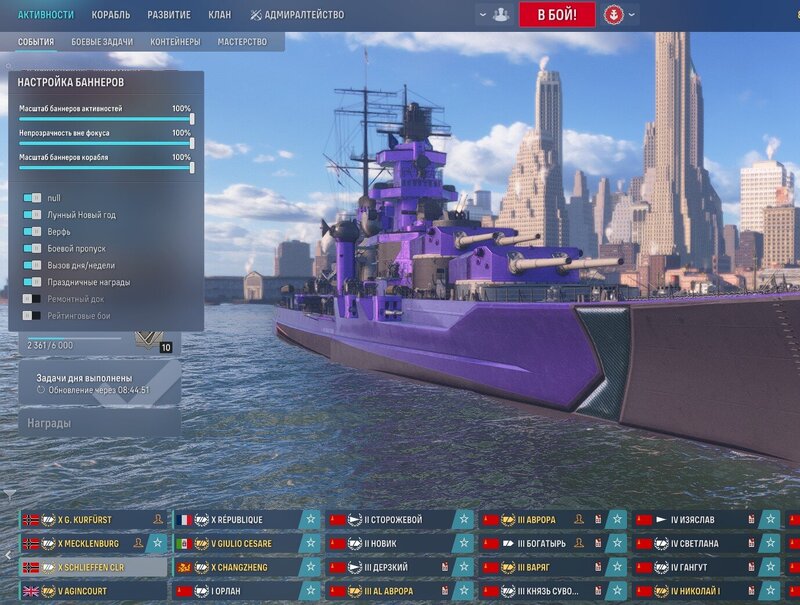Choose the V Giulio Cesare ship

coord(236,544)
